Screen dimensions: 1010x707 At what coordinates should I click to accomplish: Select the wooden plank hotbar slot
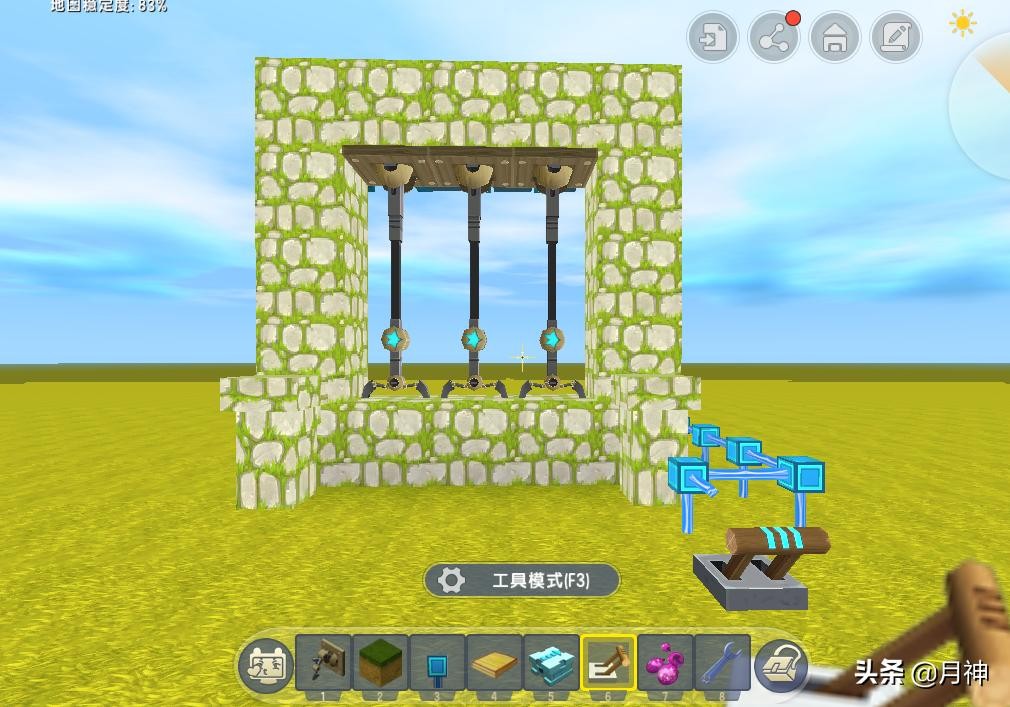click(x=494, y=662)
